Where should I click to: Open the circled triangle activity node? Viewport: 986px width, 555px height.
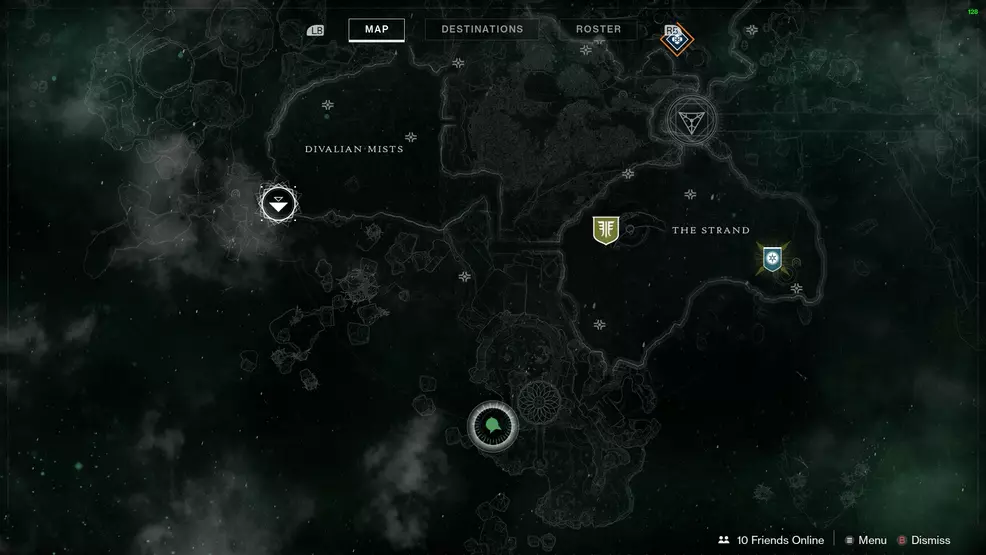[690, 121]
